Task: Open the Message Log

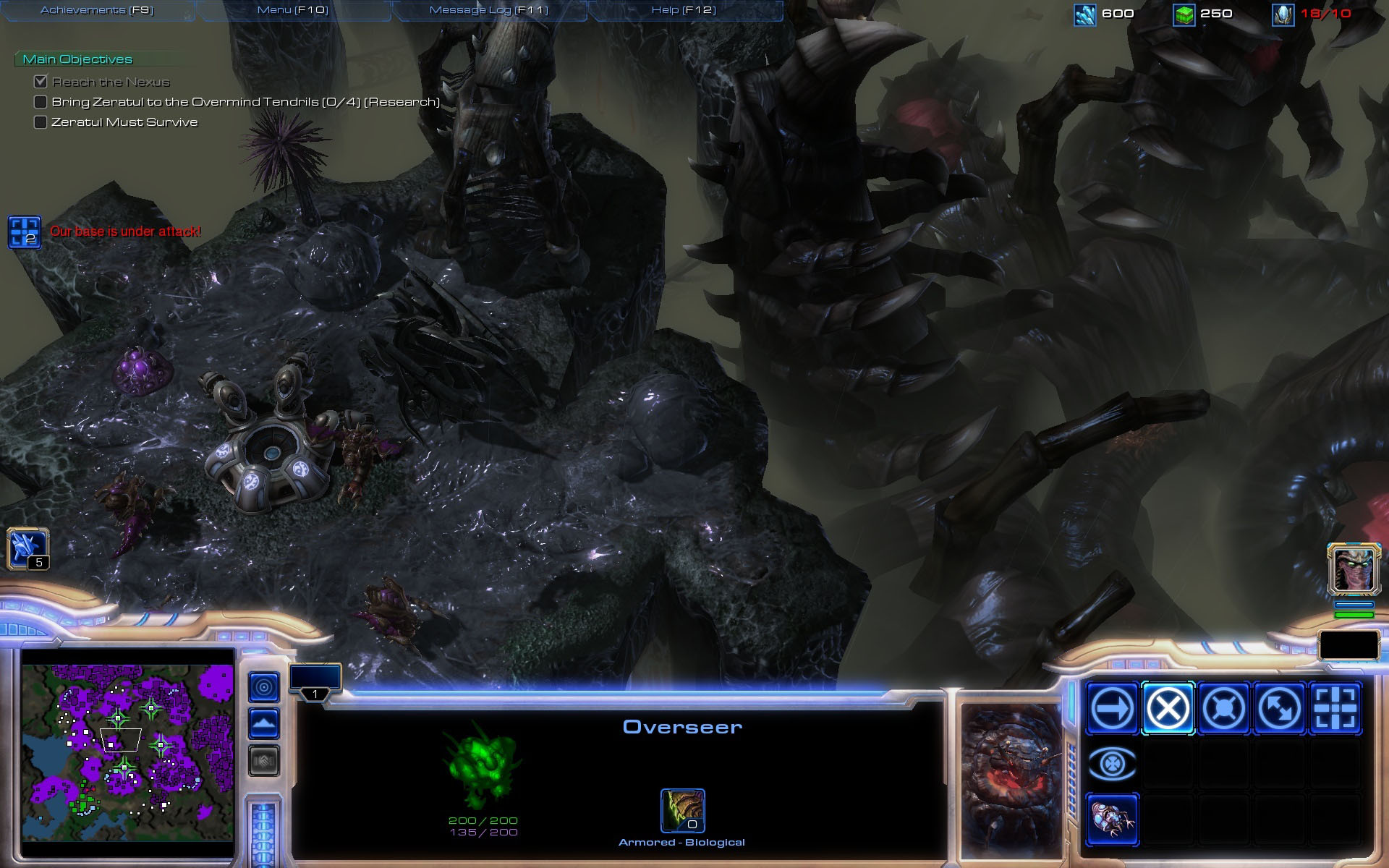Action: 488,10
